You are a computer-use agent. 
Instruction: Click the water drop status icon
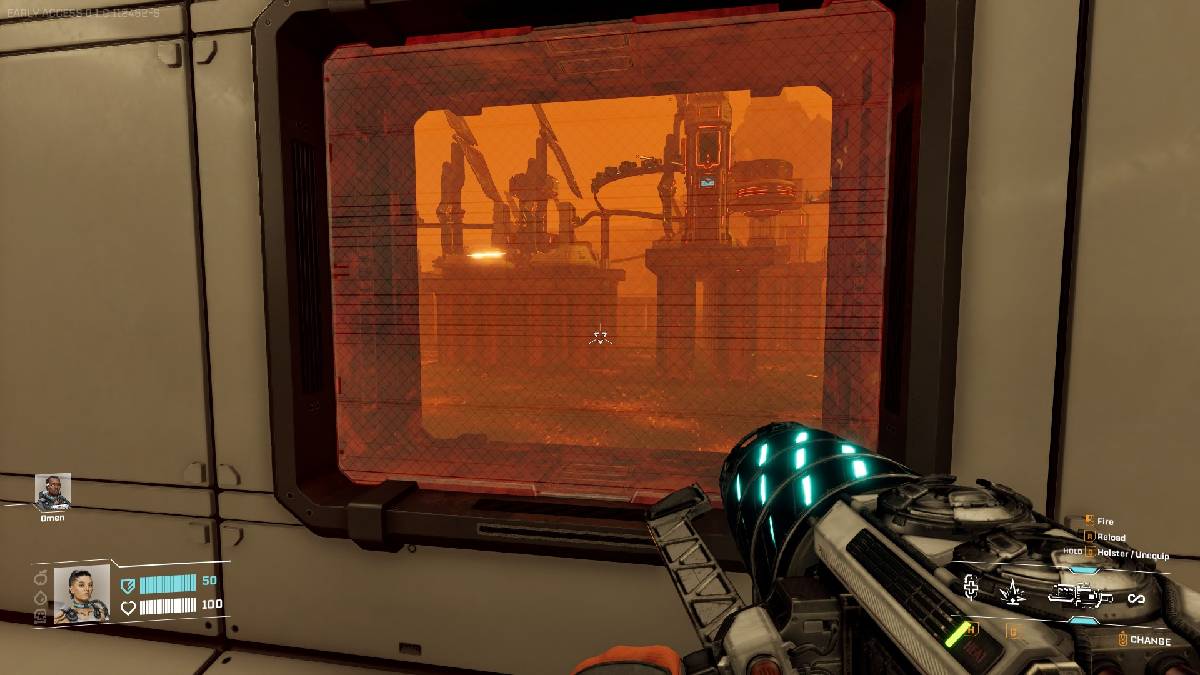click(41, 596)
